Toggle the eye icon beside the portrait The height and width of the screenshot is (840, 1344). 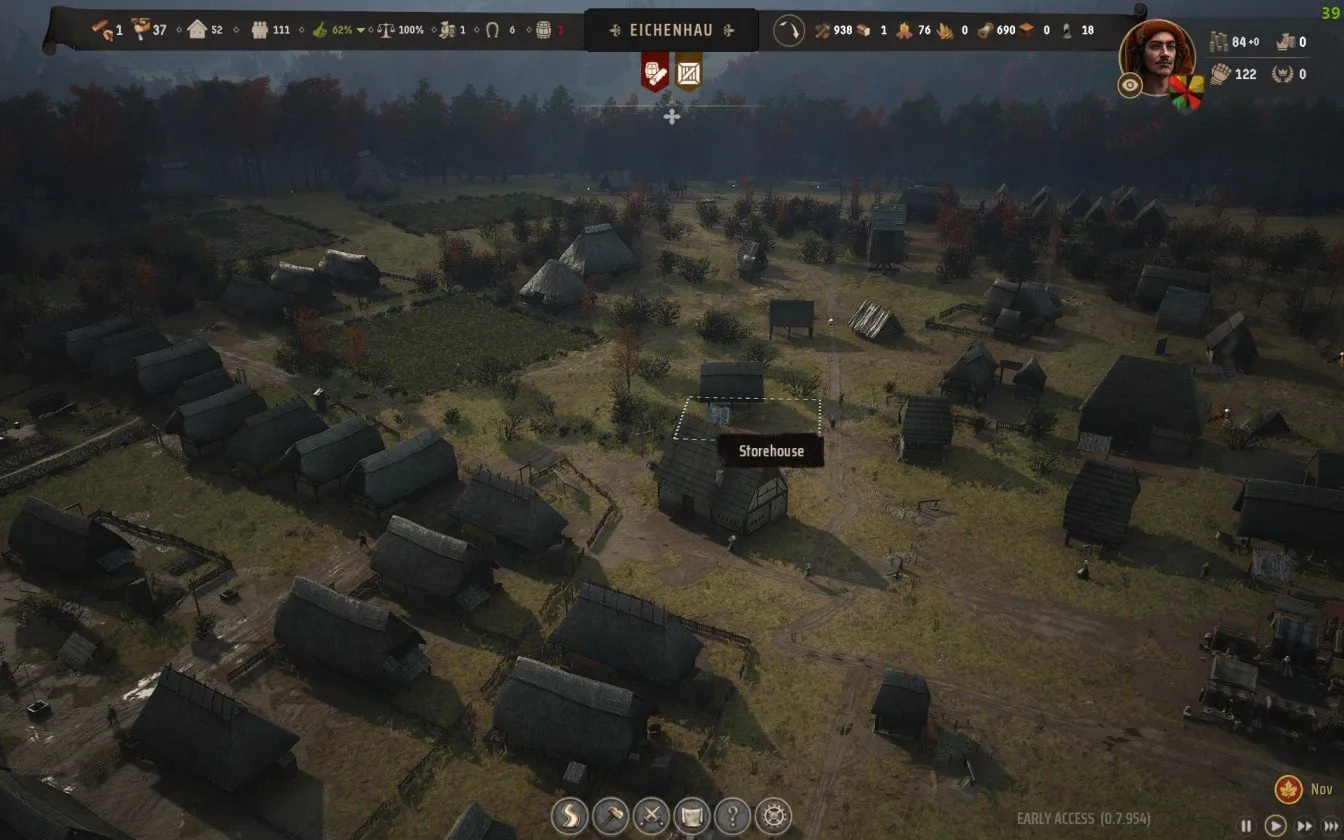(1130, 85)
